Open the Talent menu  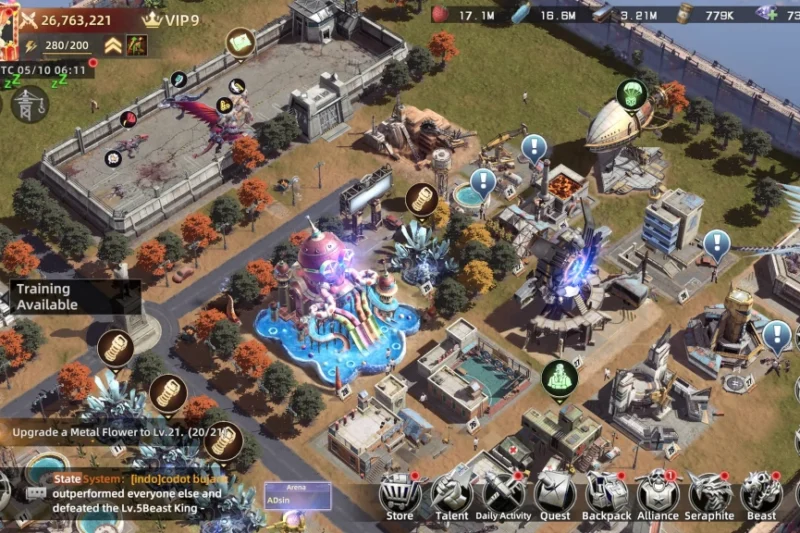(452, 494)
